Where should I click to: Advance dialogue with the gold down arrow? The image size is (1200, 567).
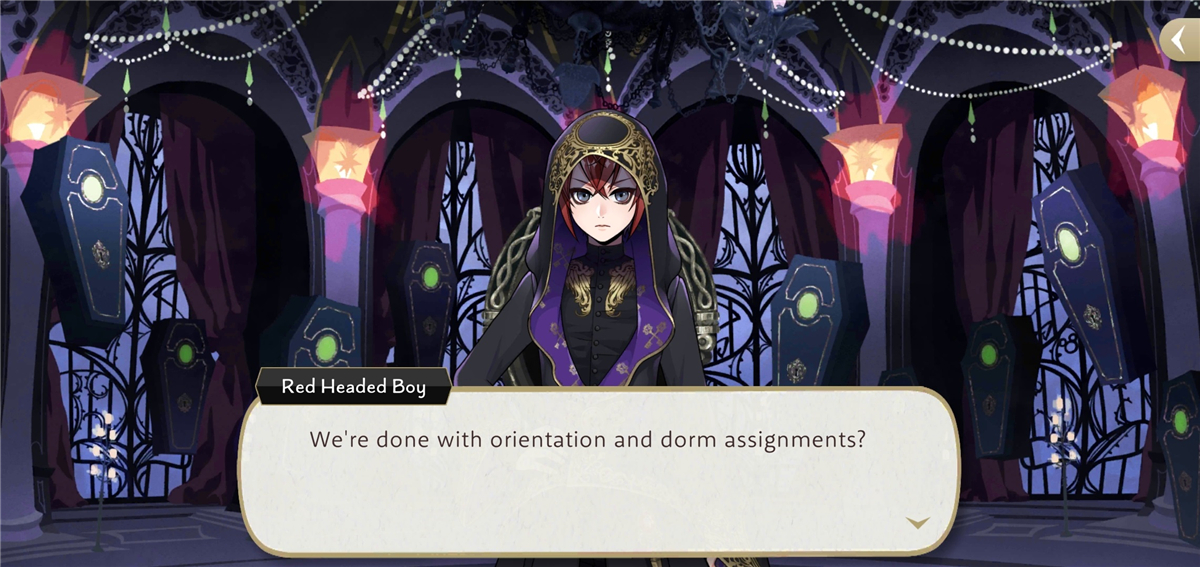[916, 522]
